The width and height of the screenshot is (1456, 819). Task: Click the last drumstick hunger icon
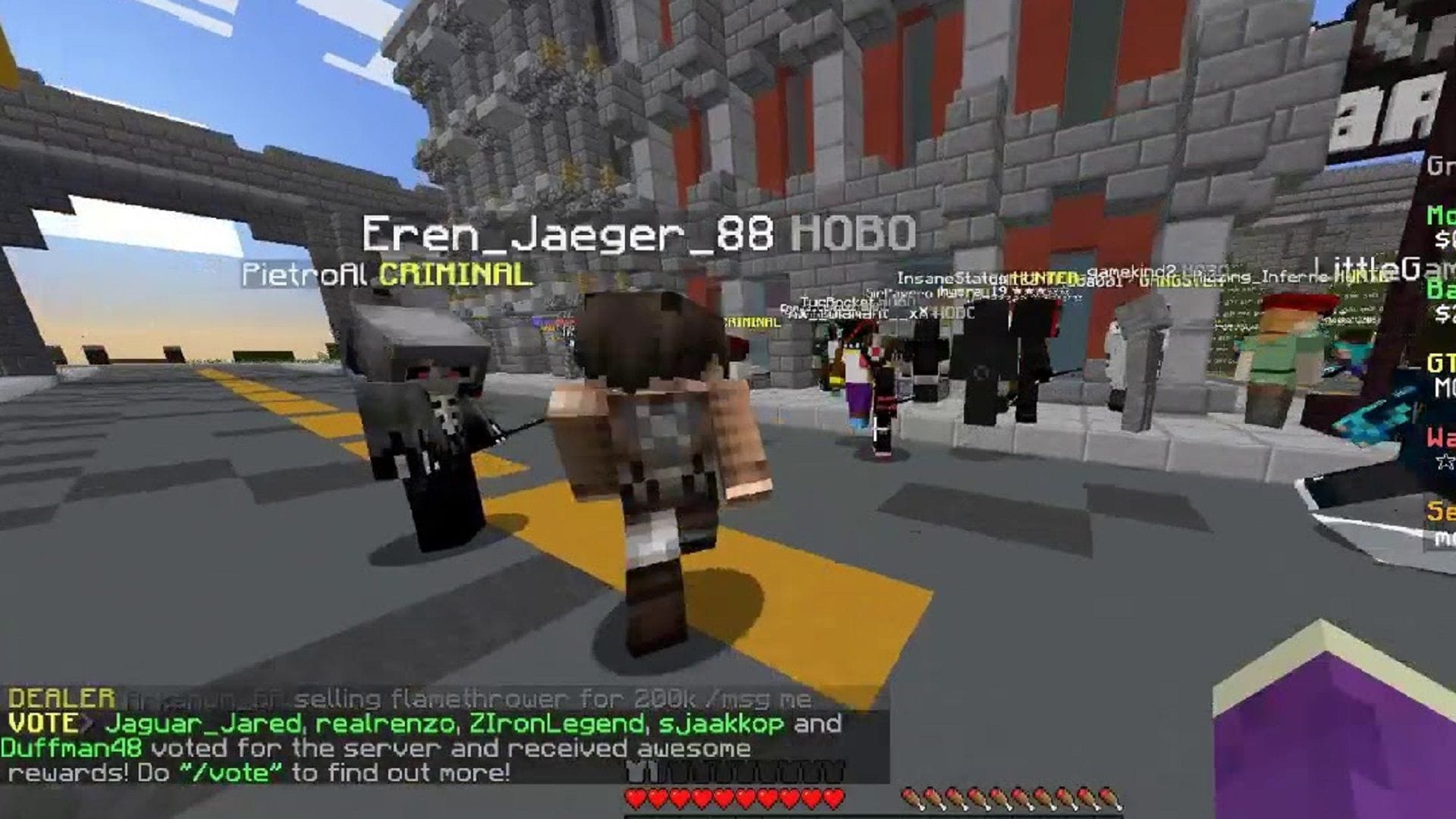coord(1108,796)
